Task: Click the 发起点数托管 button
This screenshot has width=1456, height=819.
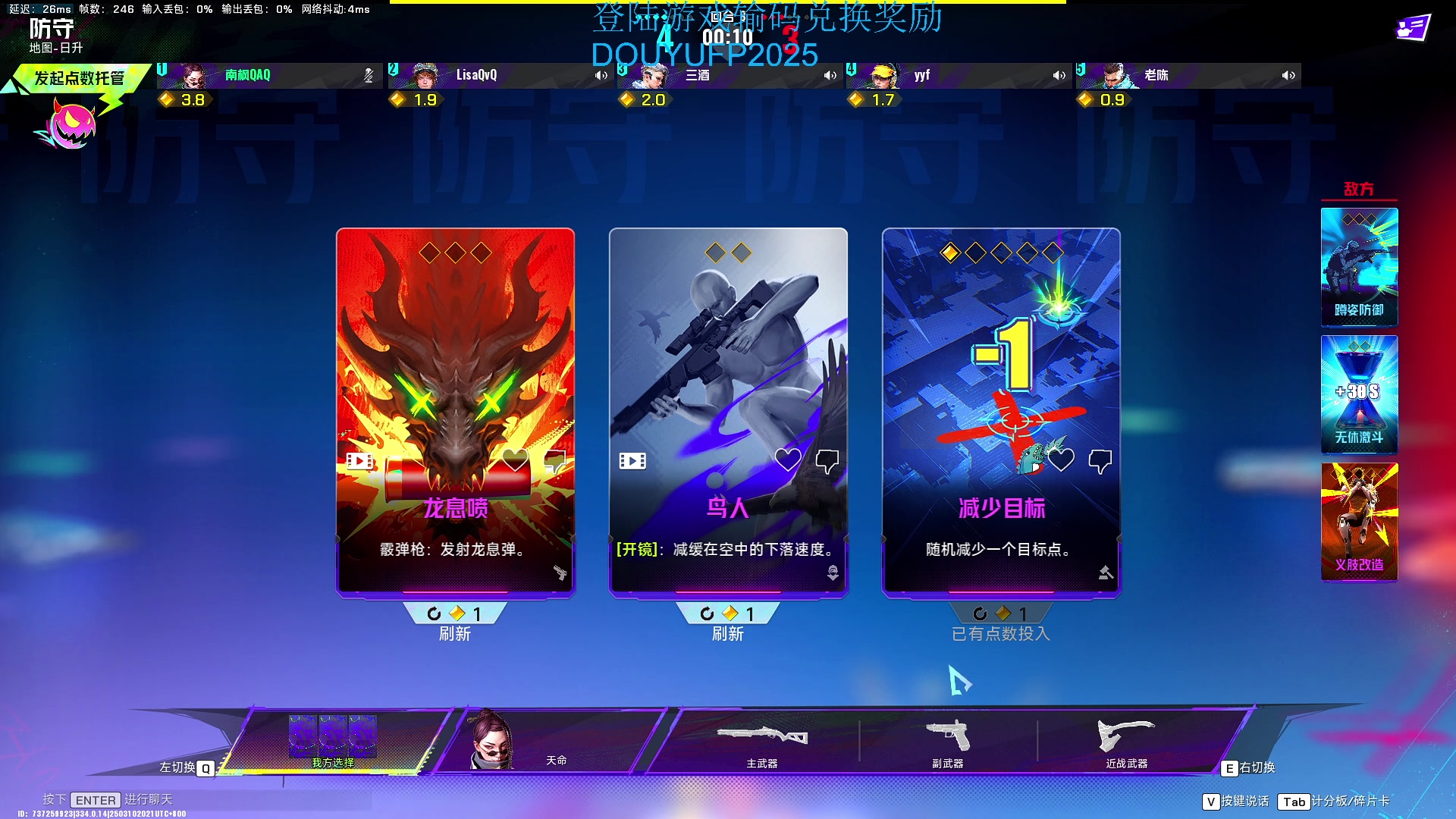Action: point(79,78)
